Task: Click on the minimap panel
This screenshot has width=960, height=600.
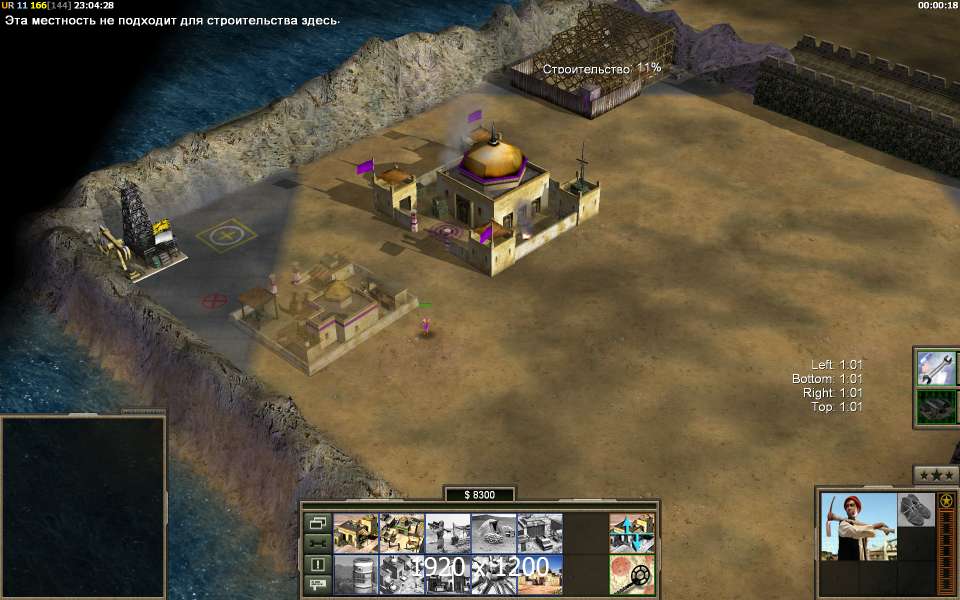Action: click(83, 505)
